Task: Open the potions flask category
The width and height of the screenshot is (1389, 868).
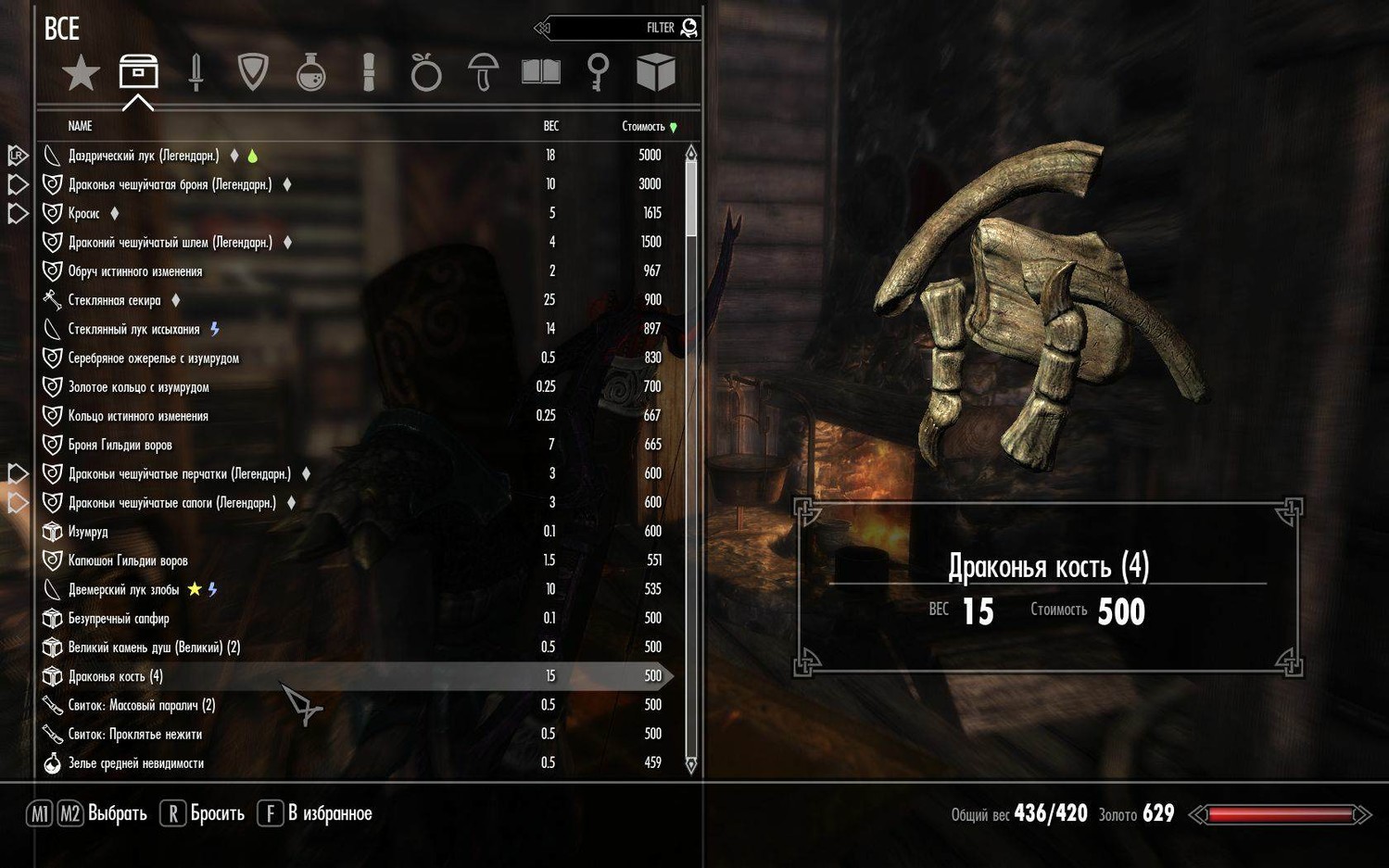Action: 310,73
